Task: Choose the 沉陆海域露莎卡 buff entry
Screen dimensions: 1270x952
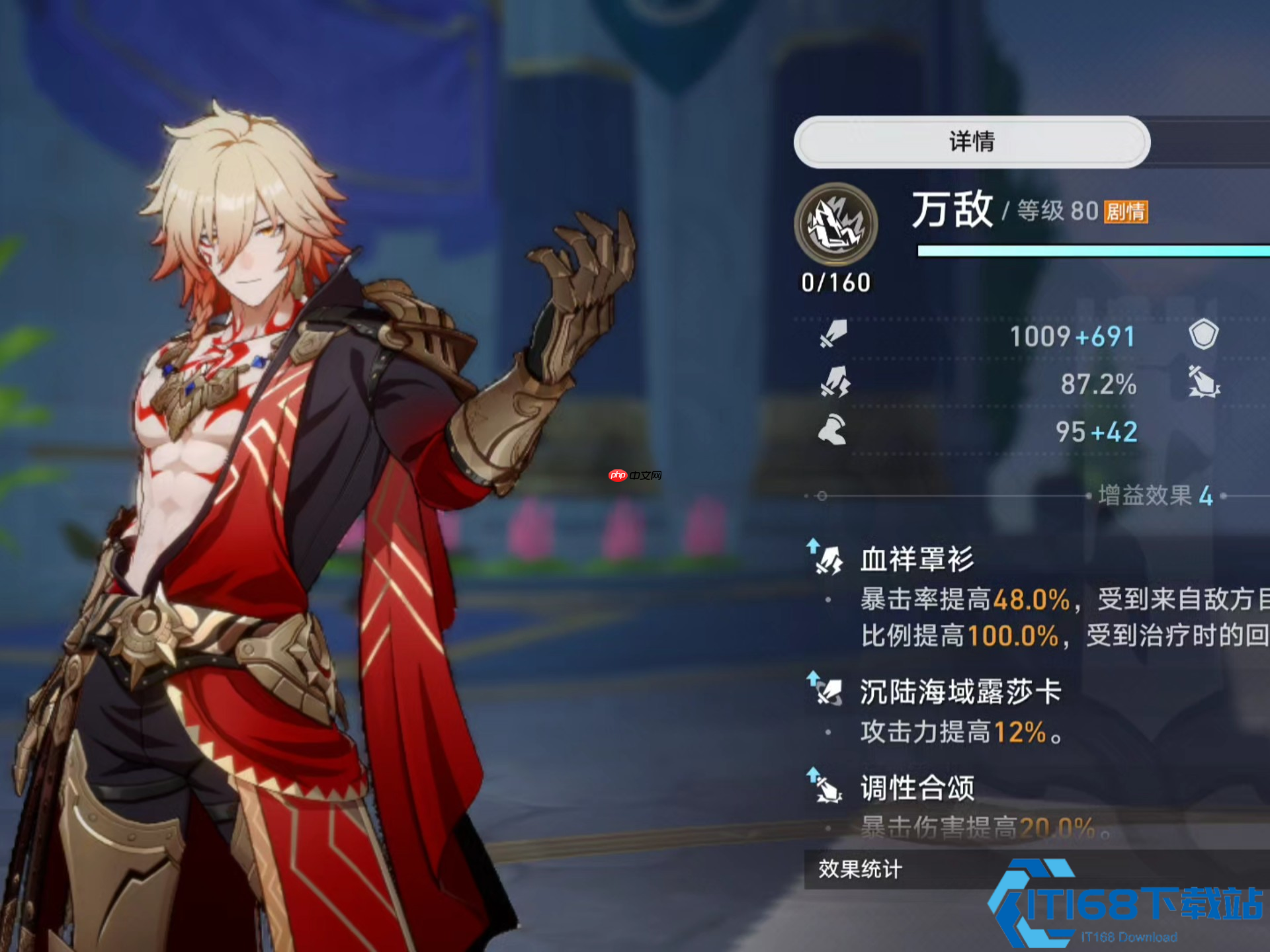Action: coord(960,692)
